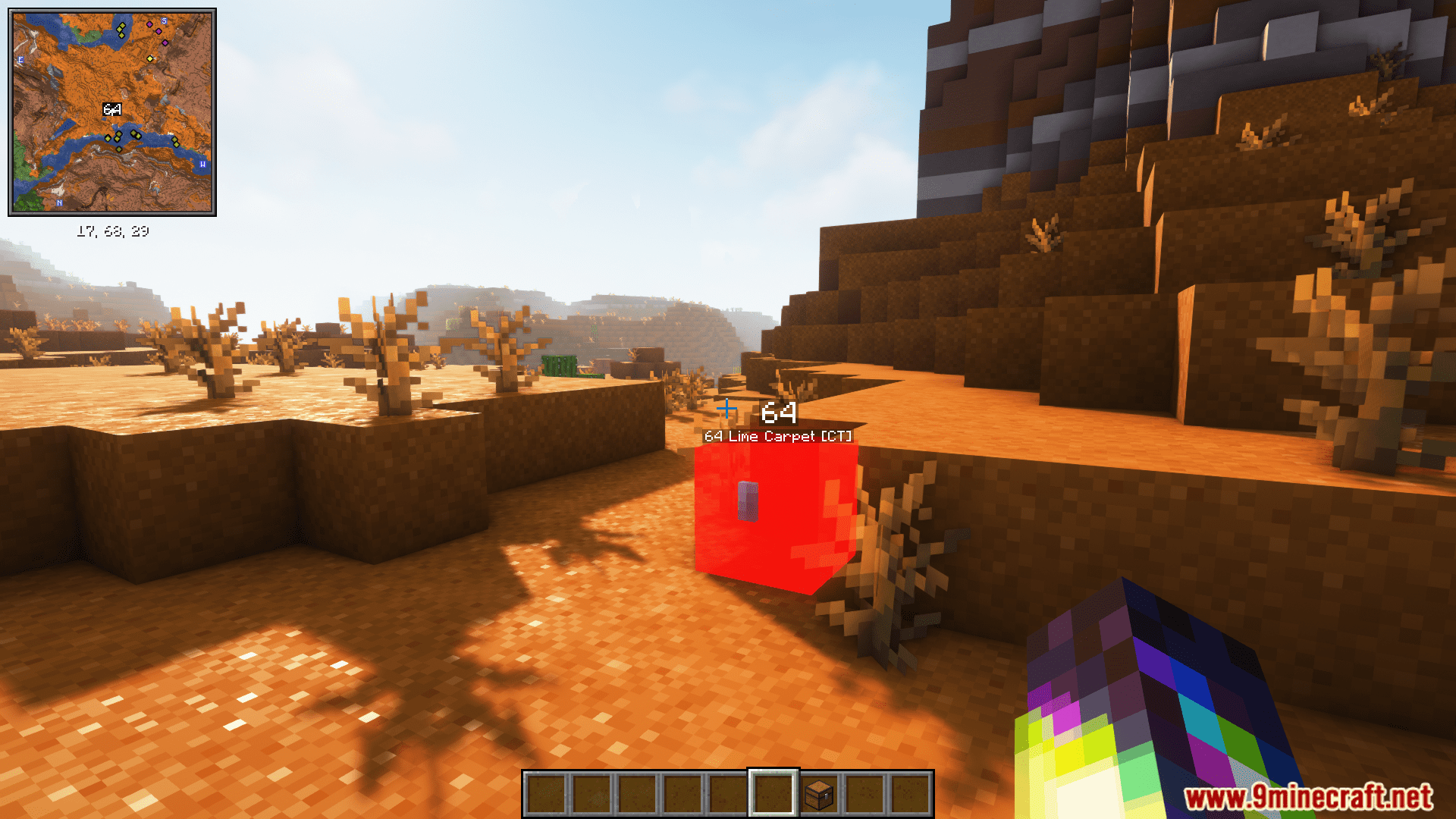Click the "64" marker on the minimap
Image resolution: width=1456 pixels, height=819 pixels.
(x=111, y=108)
